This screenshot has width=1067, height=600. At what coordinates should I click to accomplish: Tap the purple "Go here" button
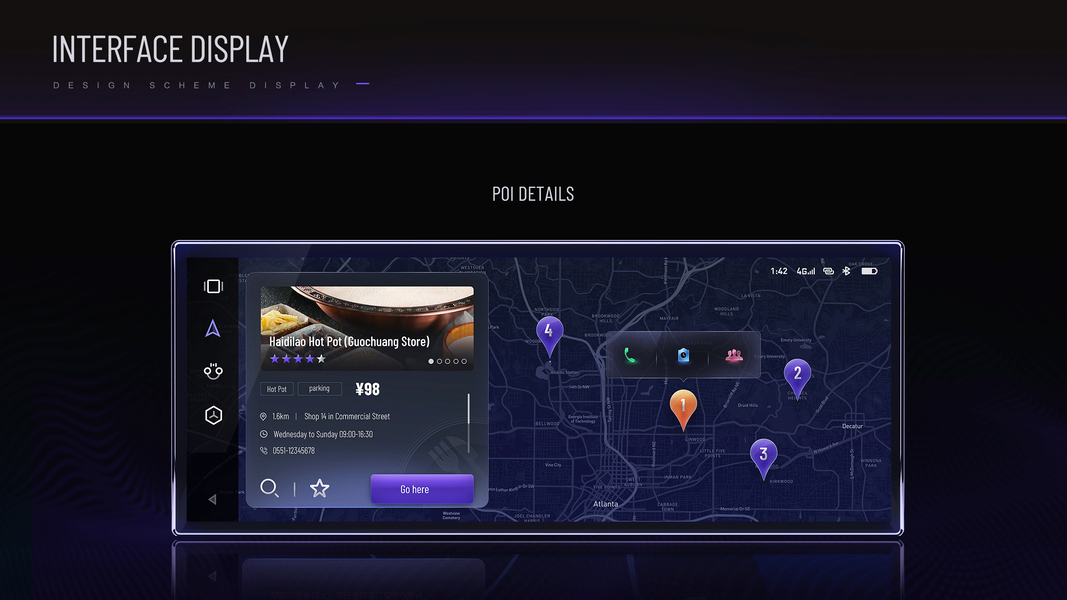point(421,489)
